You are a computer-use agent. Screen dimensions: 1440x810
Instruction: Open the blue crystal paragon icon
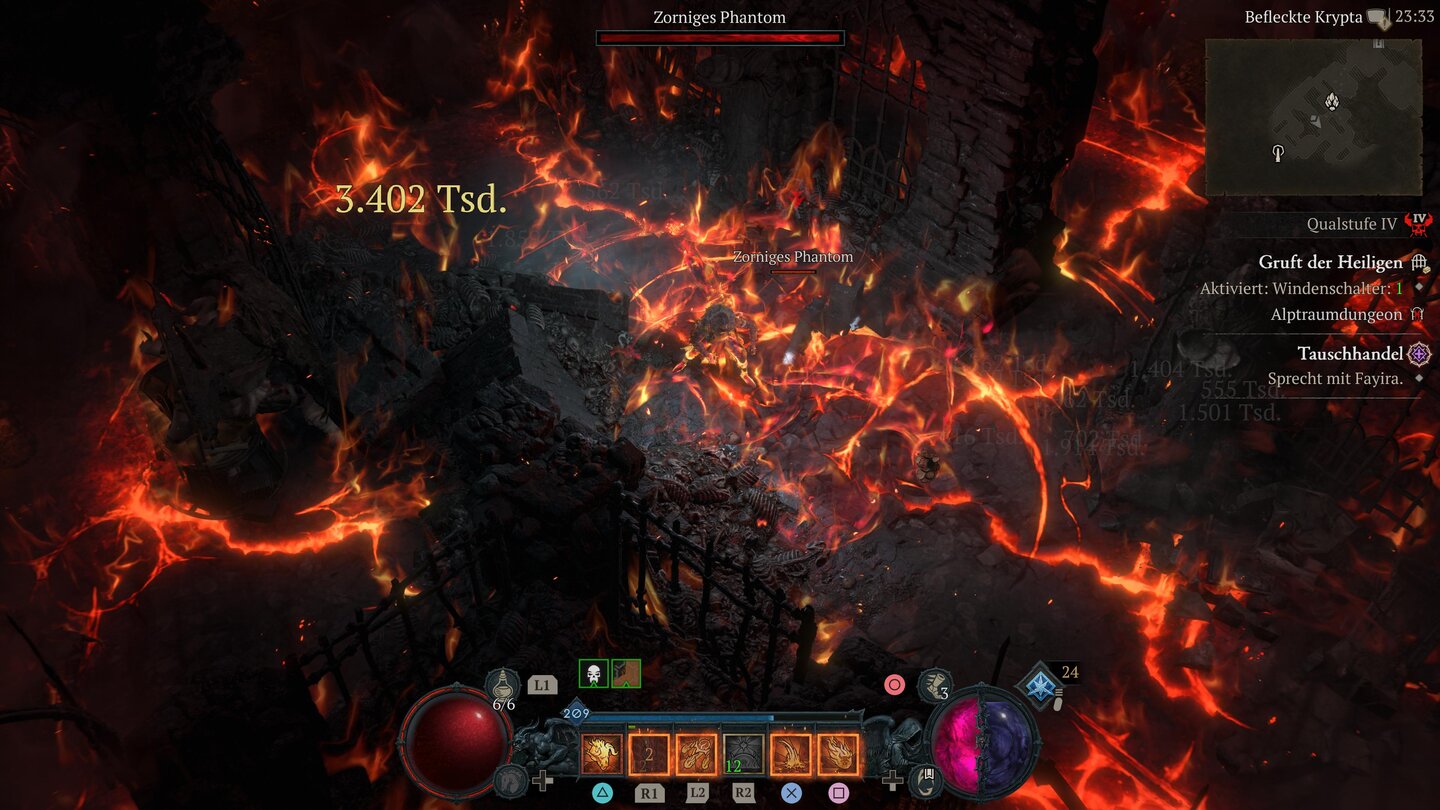tap(1038, 684)
